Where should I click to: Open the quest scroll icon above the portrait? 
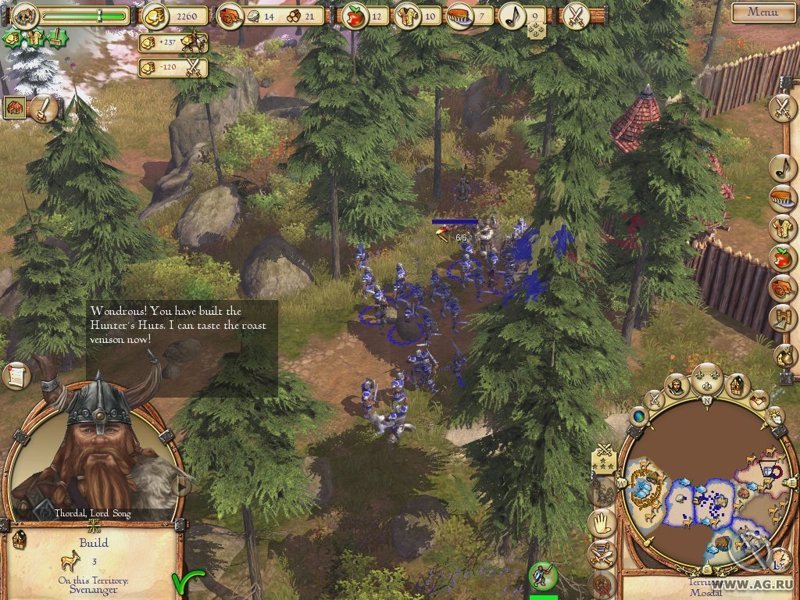[17, 374]
